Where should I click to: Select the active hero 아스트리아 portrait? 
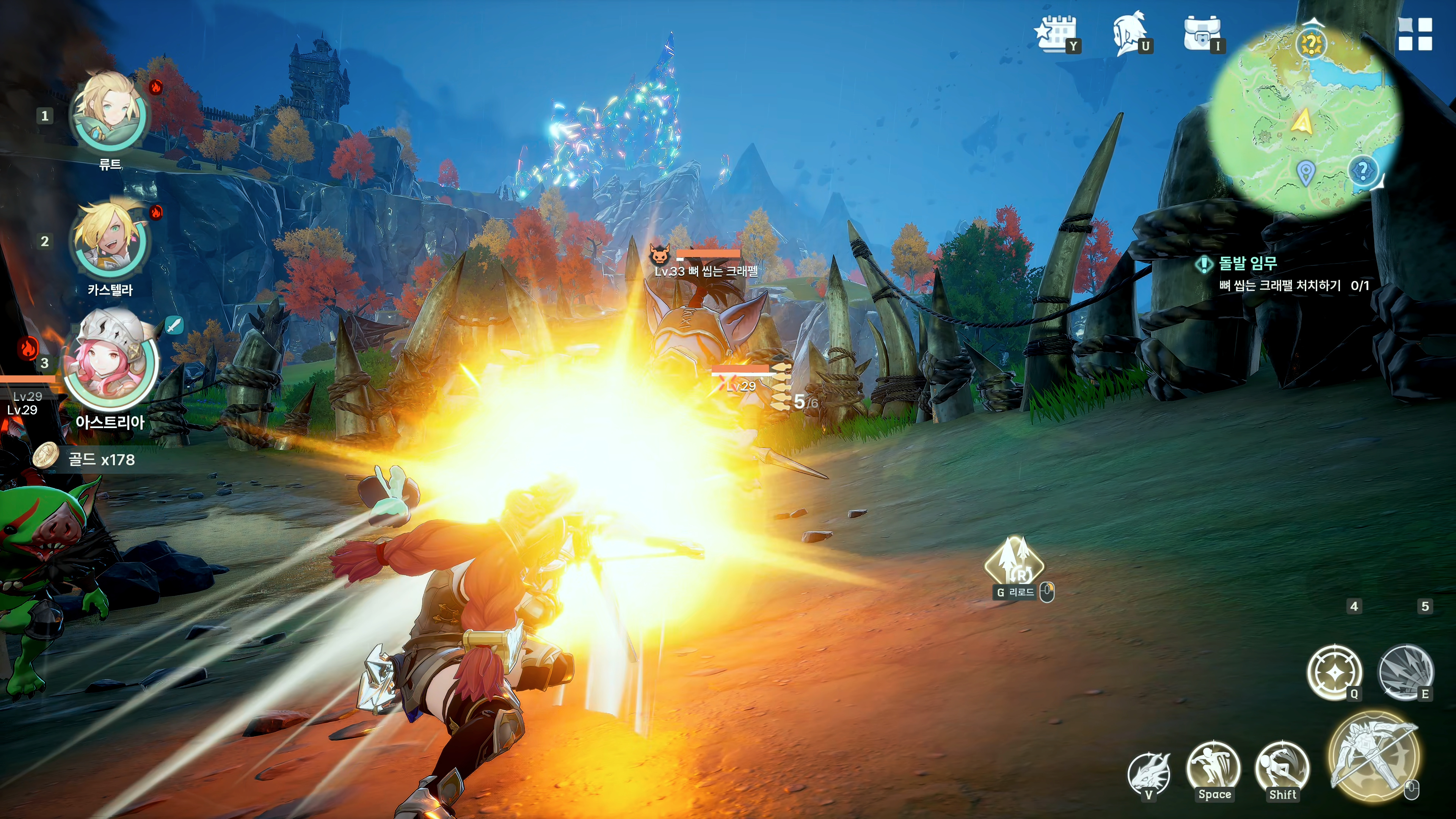coord(111,362)
